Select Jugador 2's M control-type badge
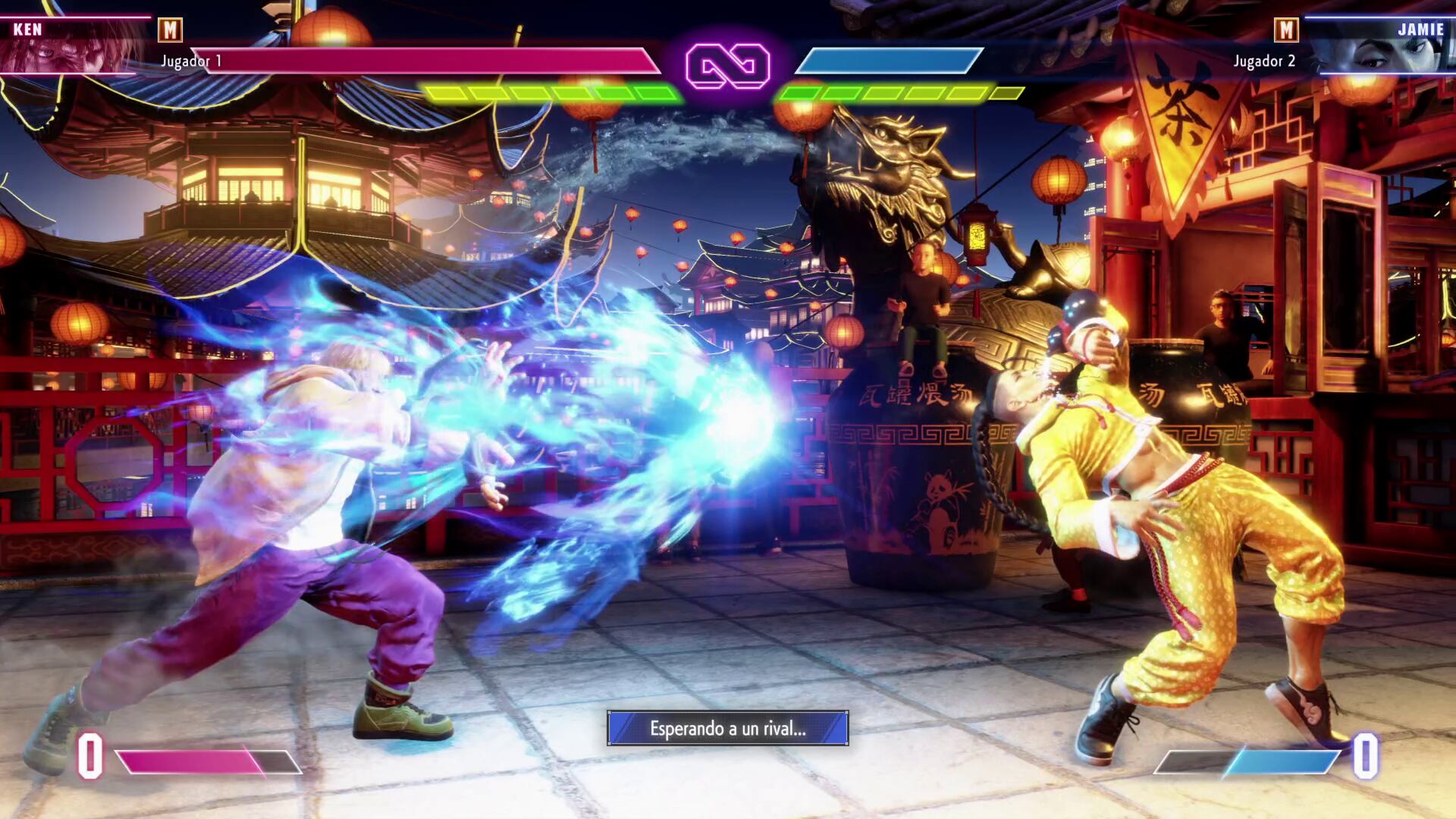 (x=1286, y=30)
